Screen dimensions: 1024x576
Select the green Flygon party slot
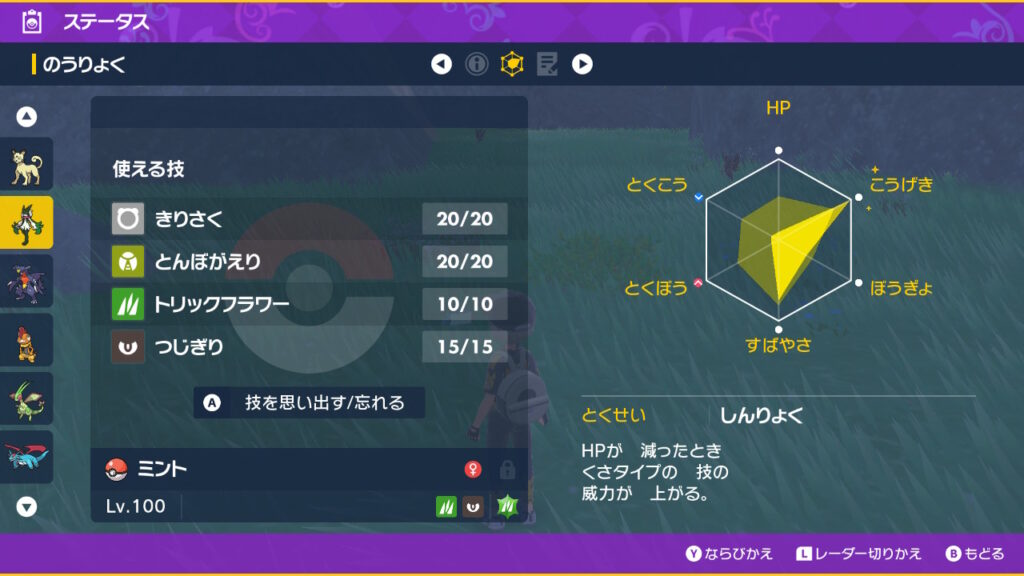click(26, 397)
